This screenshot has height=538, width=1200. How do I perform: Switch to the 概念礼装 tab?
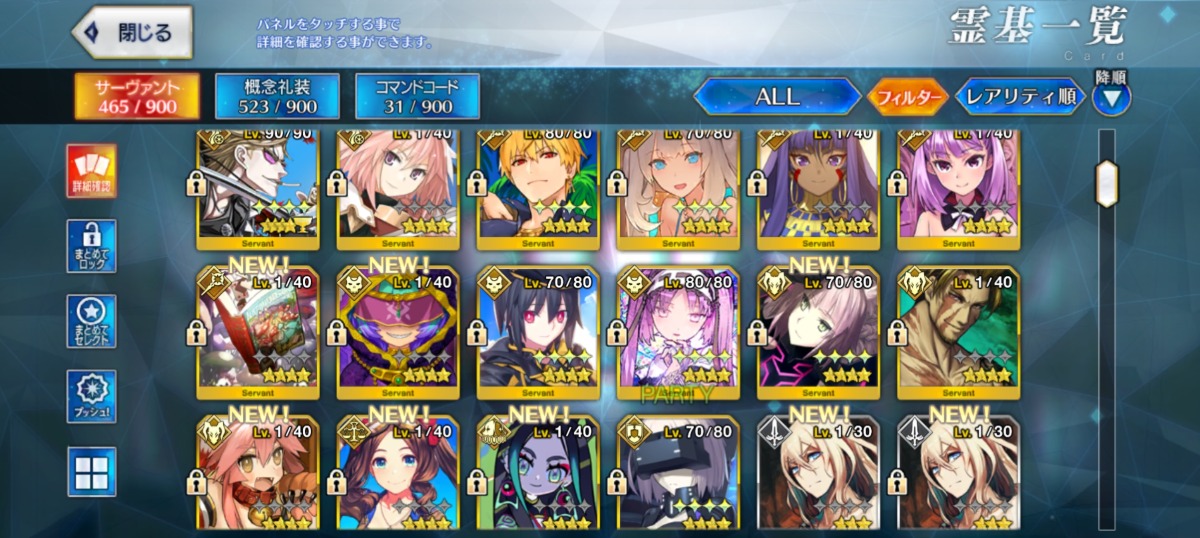[x=277, y=96]
